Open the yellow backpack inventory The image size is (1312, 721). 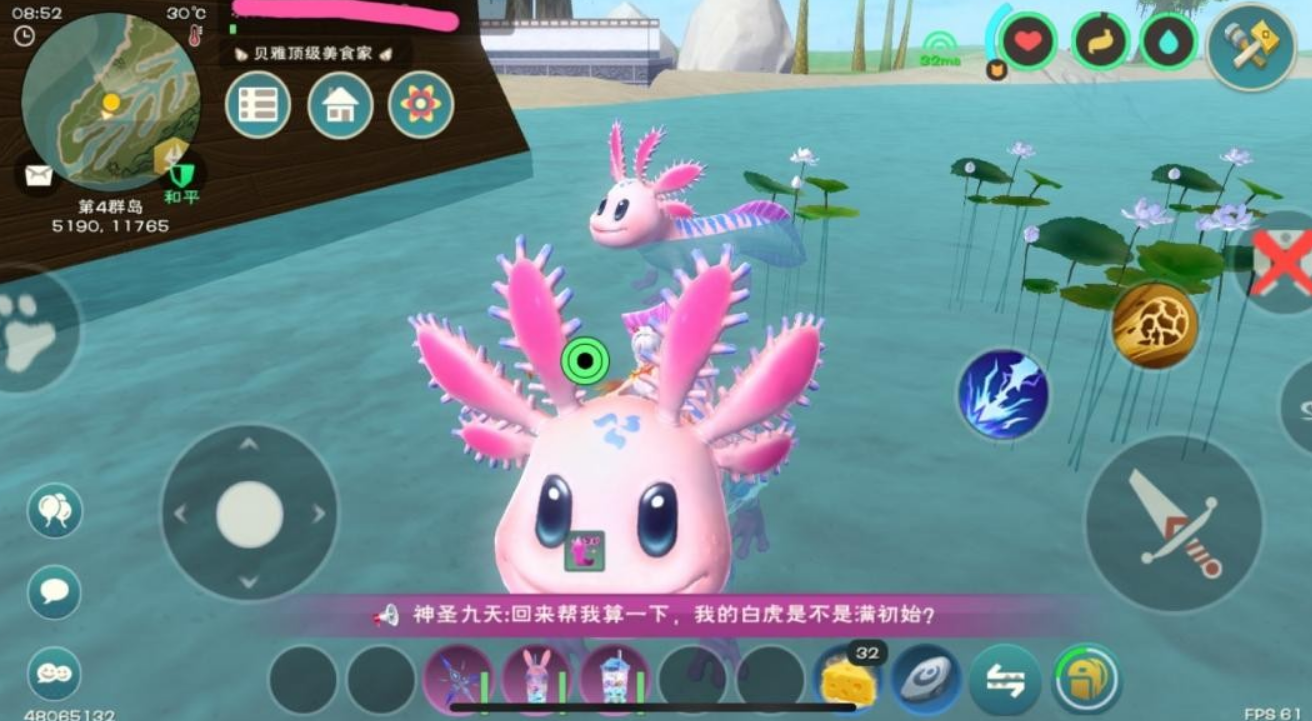pos(1086,680)
